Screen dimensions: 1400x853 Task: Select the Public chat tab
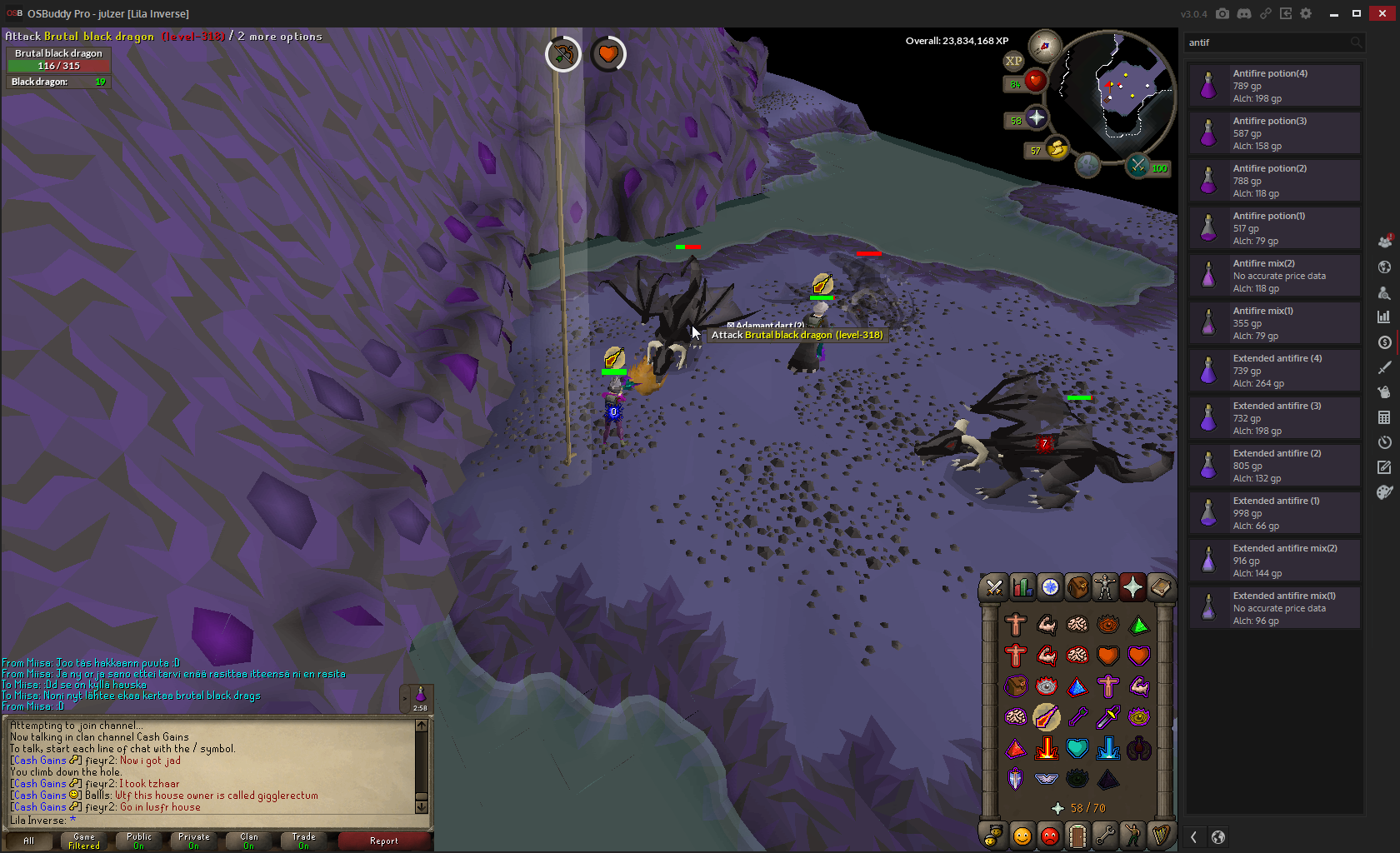coord(139,841)
